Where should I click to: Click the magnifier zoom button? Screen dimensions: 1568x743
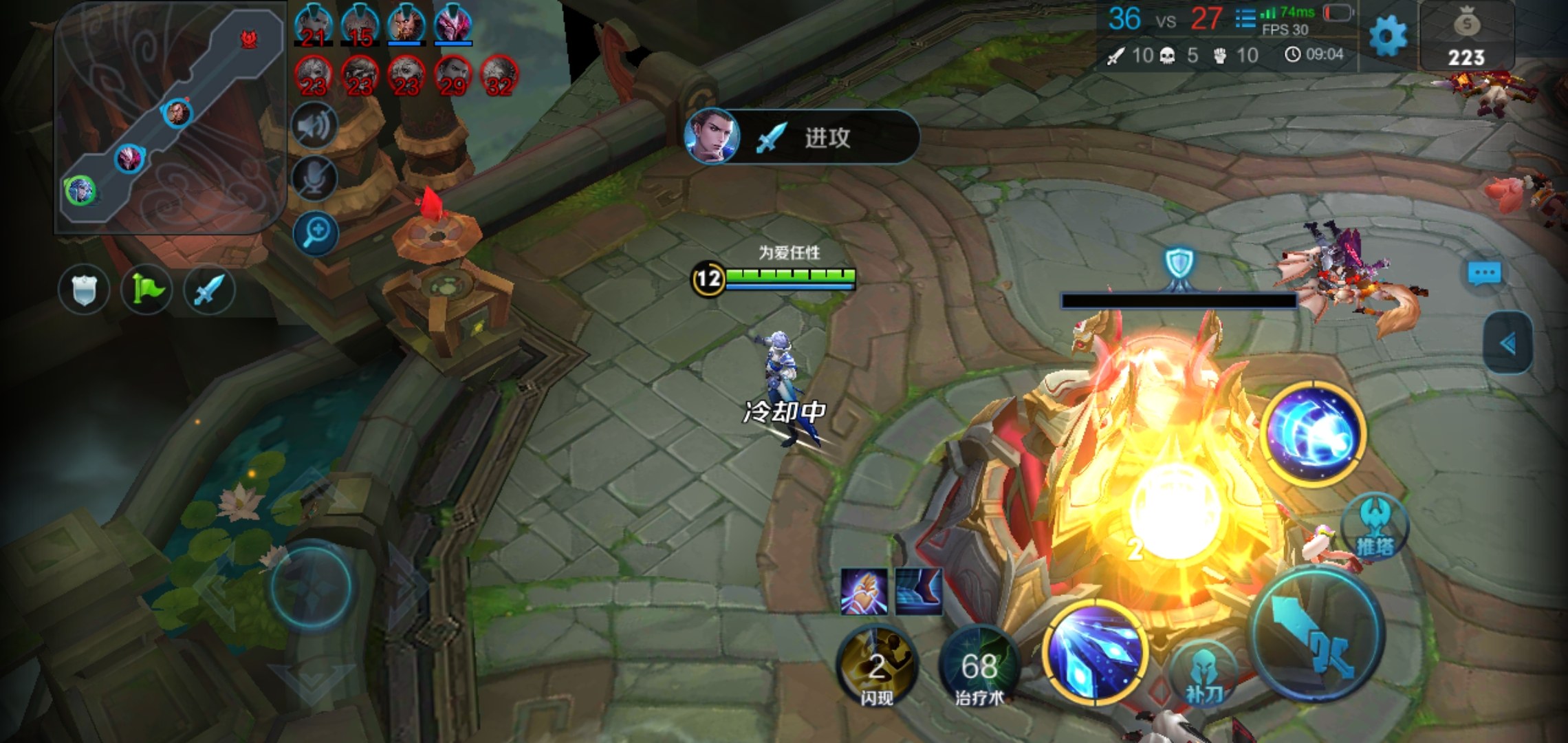[316, 233]
